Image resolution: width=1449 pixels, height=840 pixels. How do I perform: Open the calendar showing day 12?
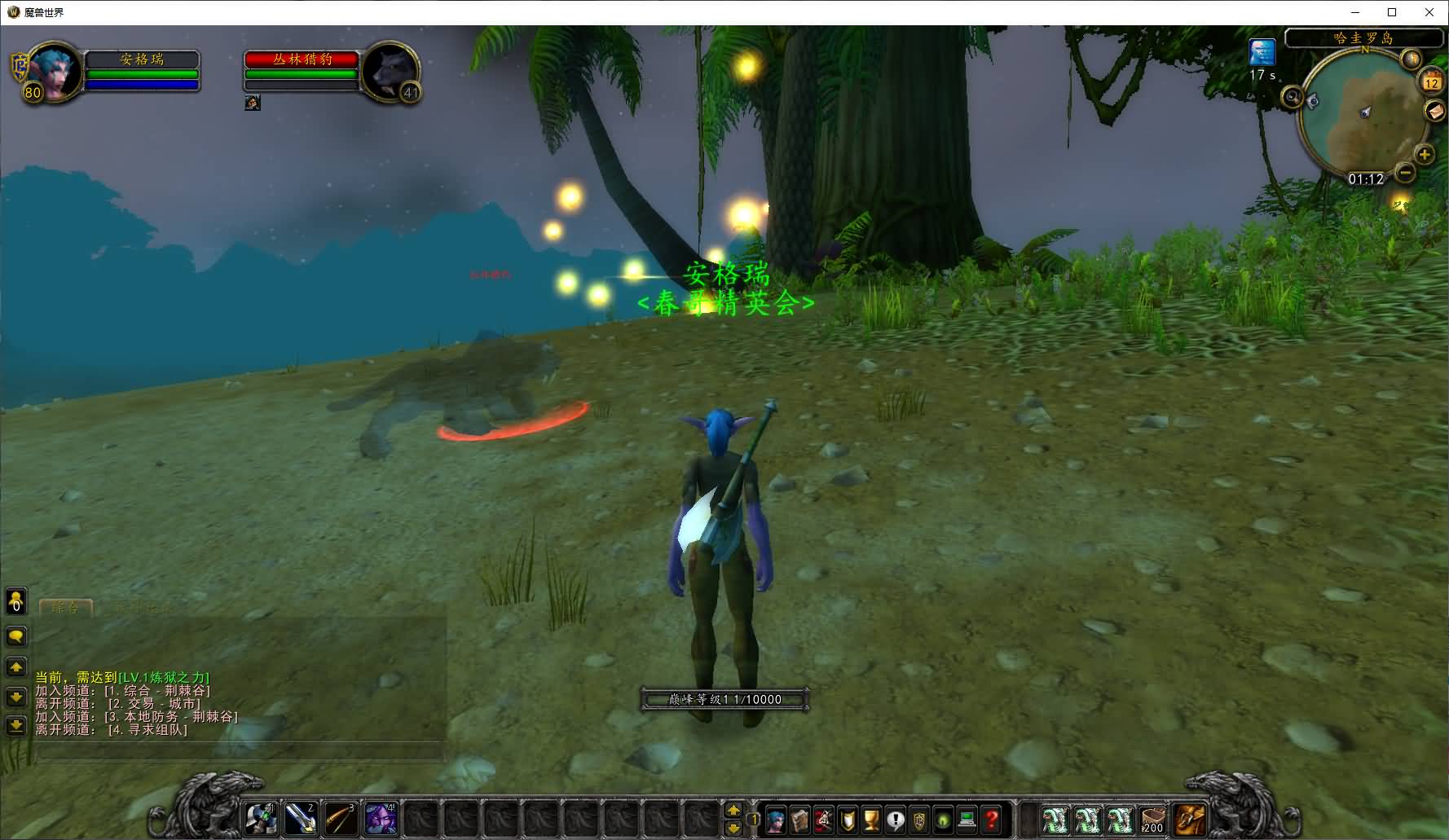click(x=1432, y=81)
